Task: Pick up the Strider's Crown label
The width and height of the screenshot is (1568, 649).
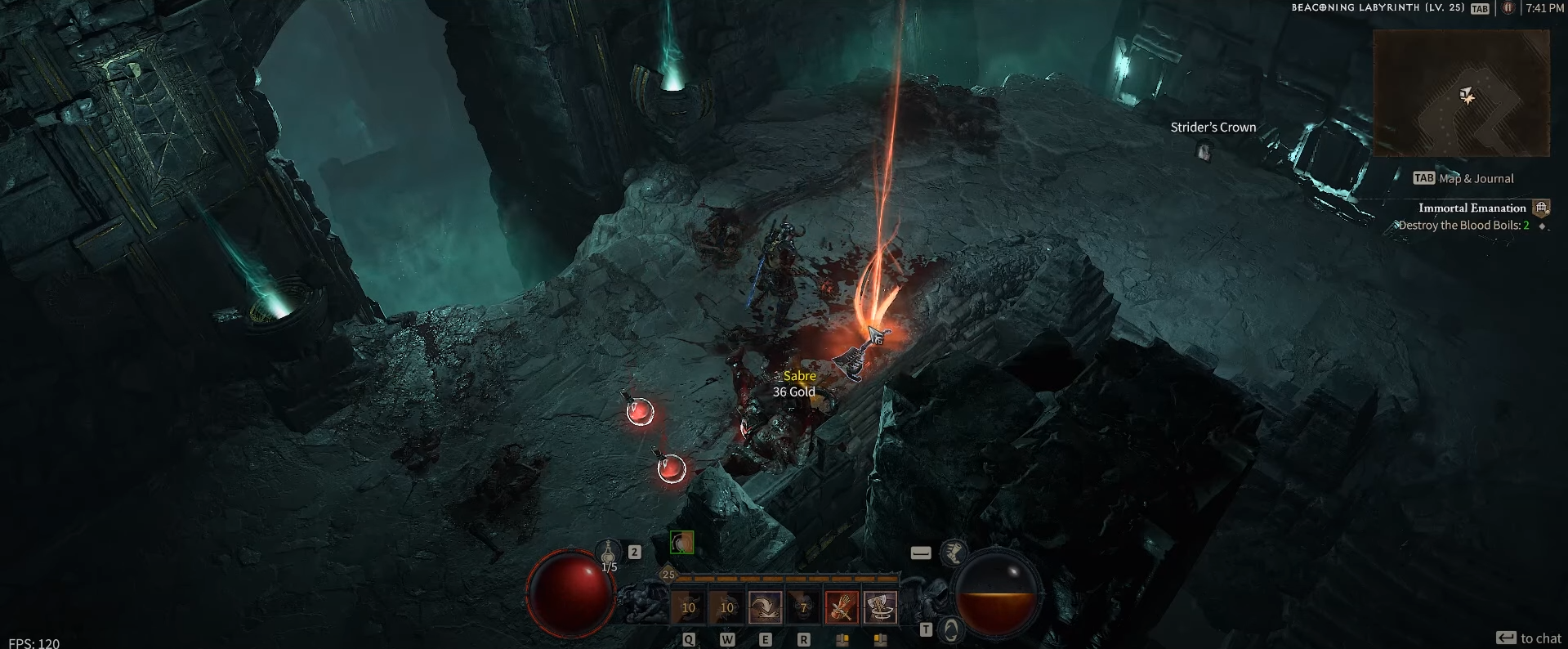Action: click(x=1213, y=128)
